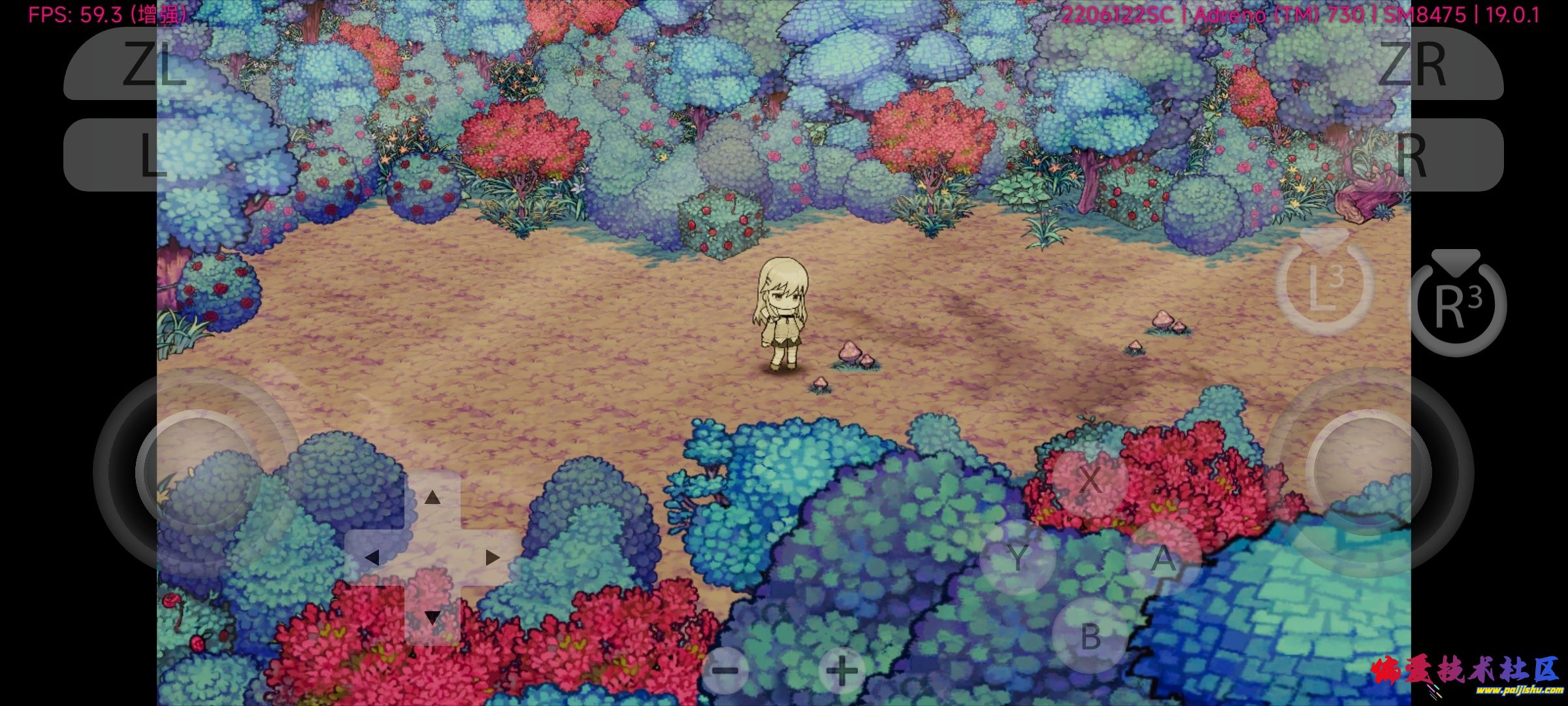Touch the right virtual analog stick
1568x706 pixels.
click(x=1368, y=472)
